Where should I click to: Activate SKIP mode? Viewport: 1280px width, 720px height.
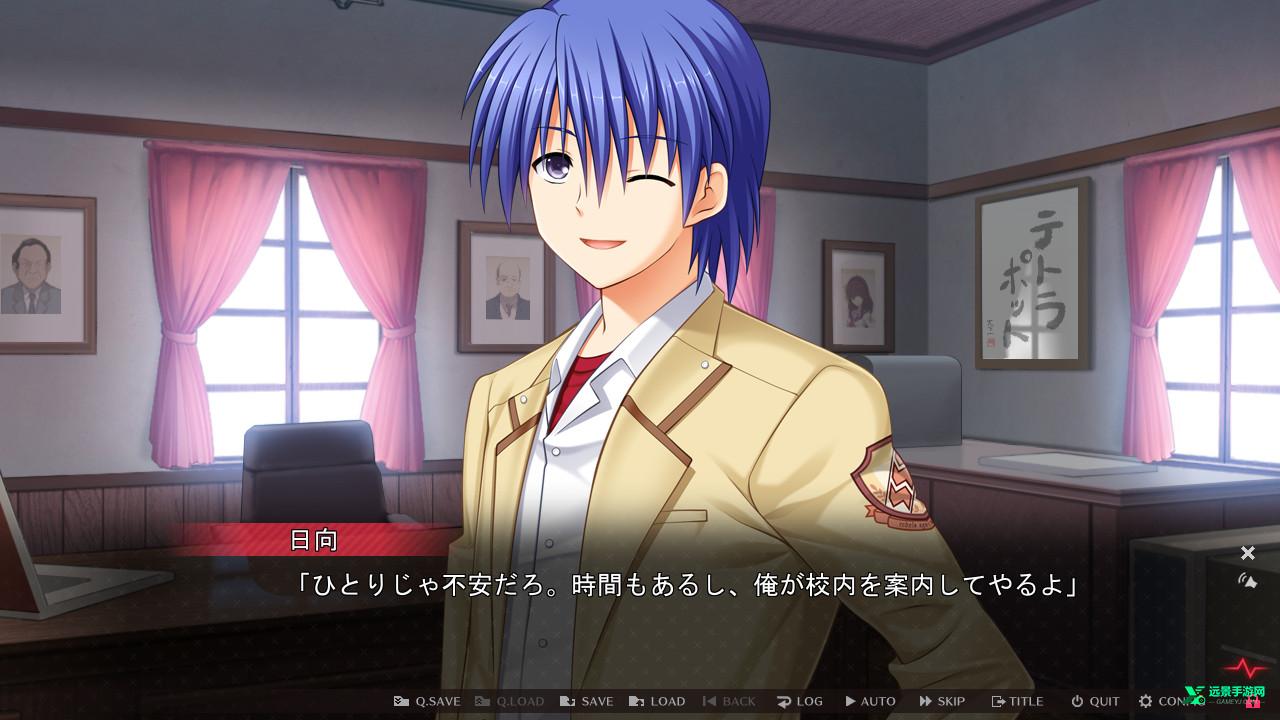[x=942, y=701]
